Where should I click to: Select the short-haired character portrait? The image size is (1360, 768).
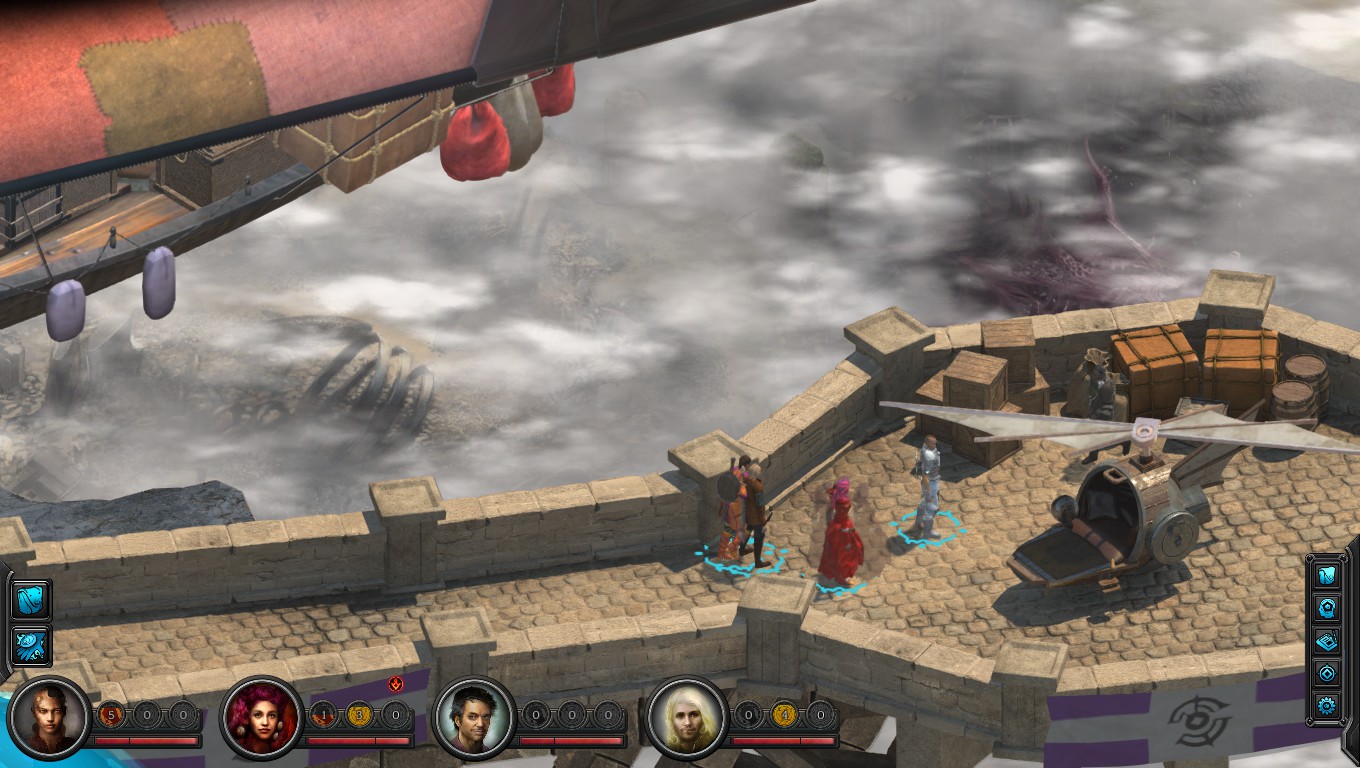(49, 718)
